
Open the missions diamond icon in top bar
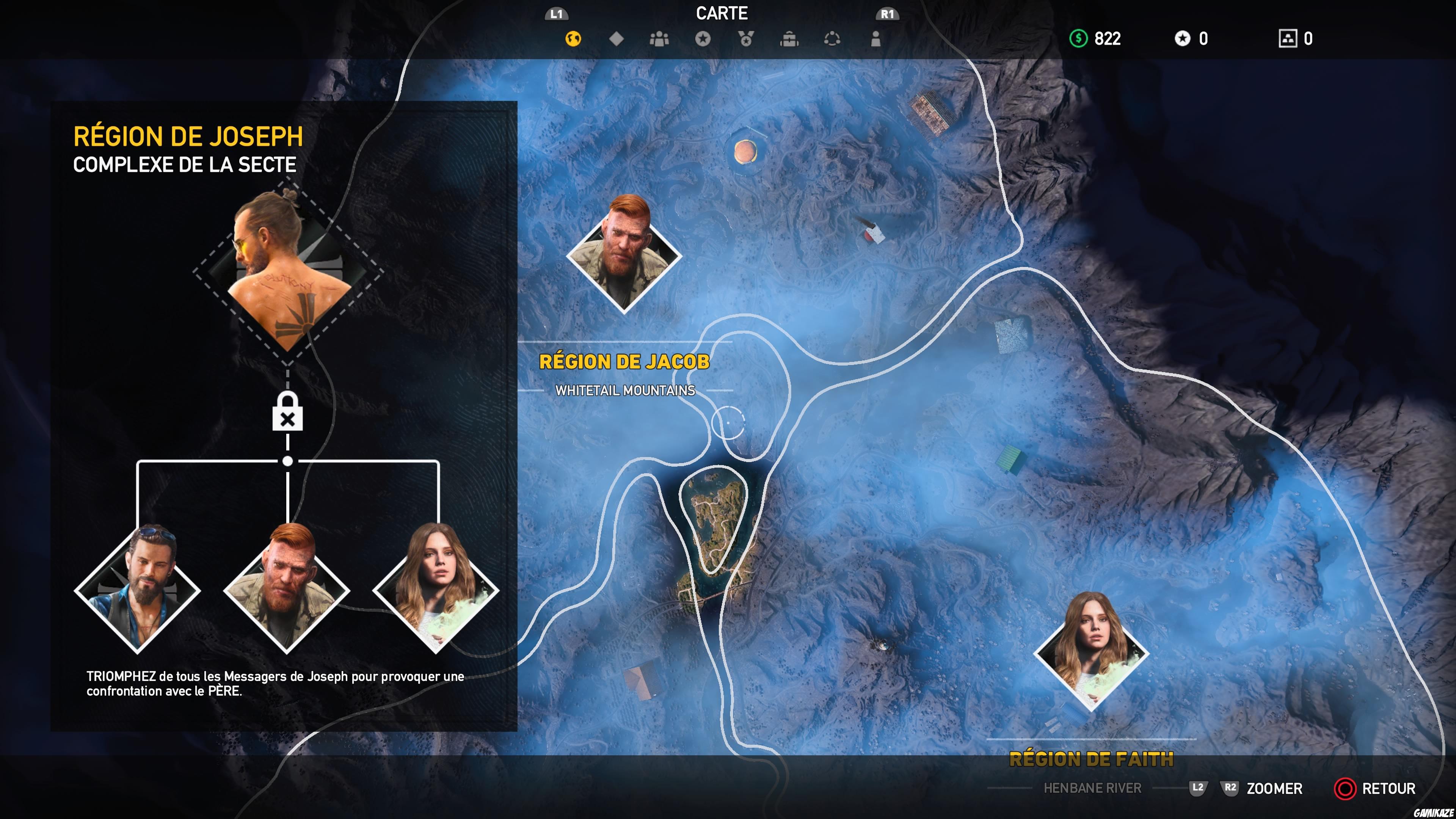coord(616,38)
